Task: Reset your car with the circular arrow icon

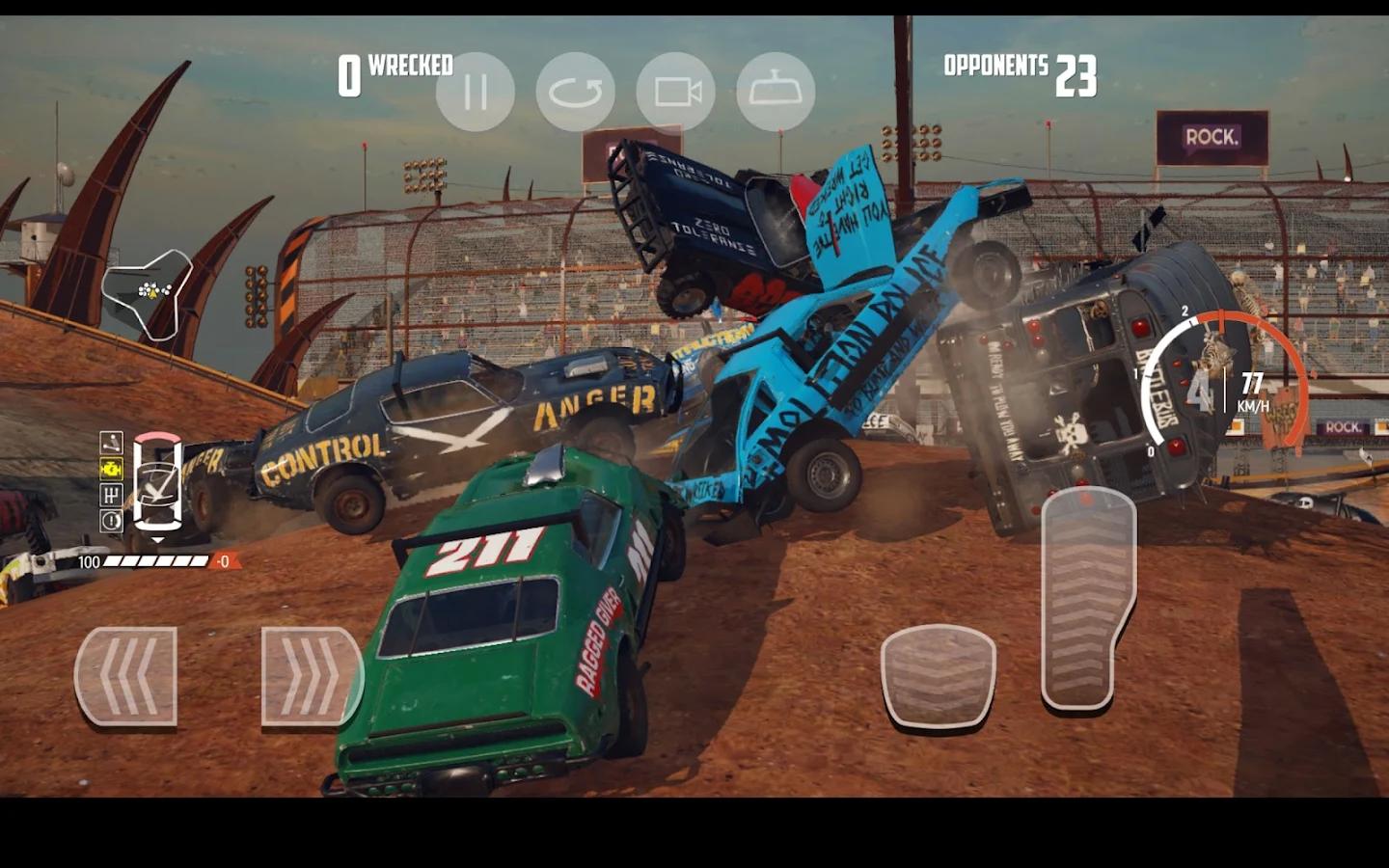Action: coord(577,91)
